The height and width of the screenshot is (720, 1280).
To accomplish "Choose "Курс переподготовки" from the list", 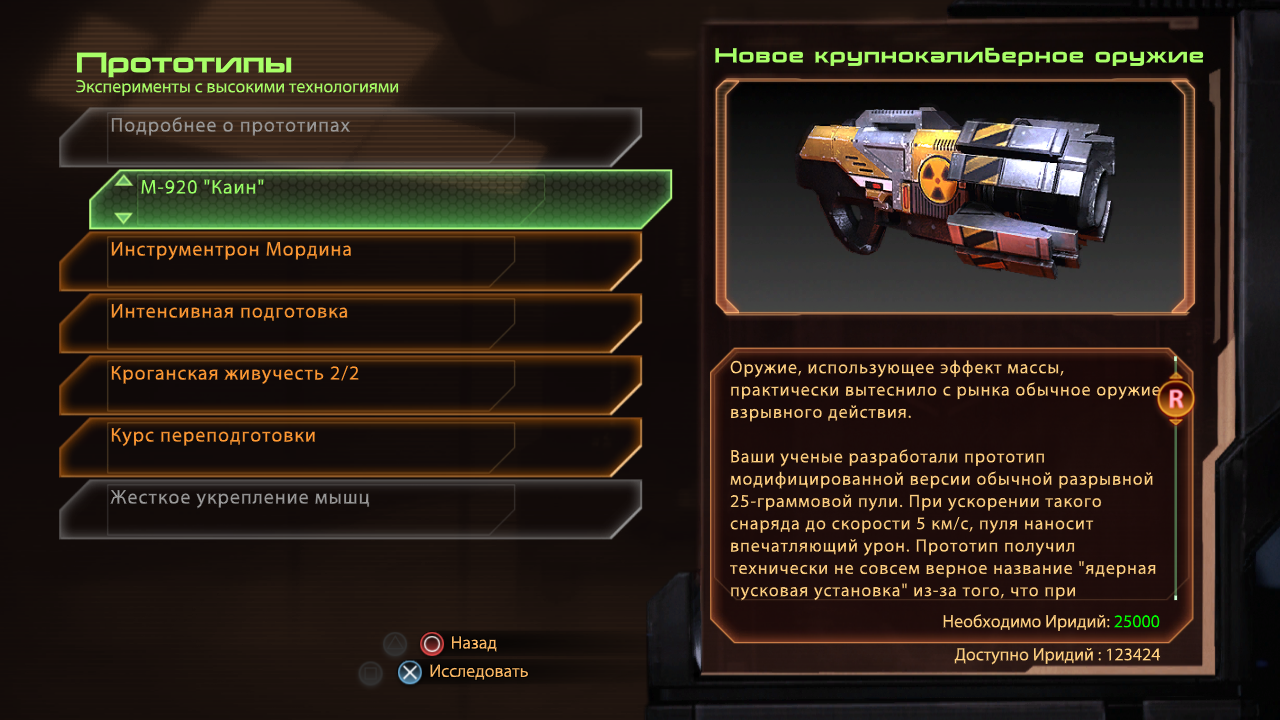I will (350, 445).
